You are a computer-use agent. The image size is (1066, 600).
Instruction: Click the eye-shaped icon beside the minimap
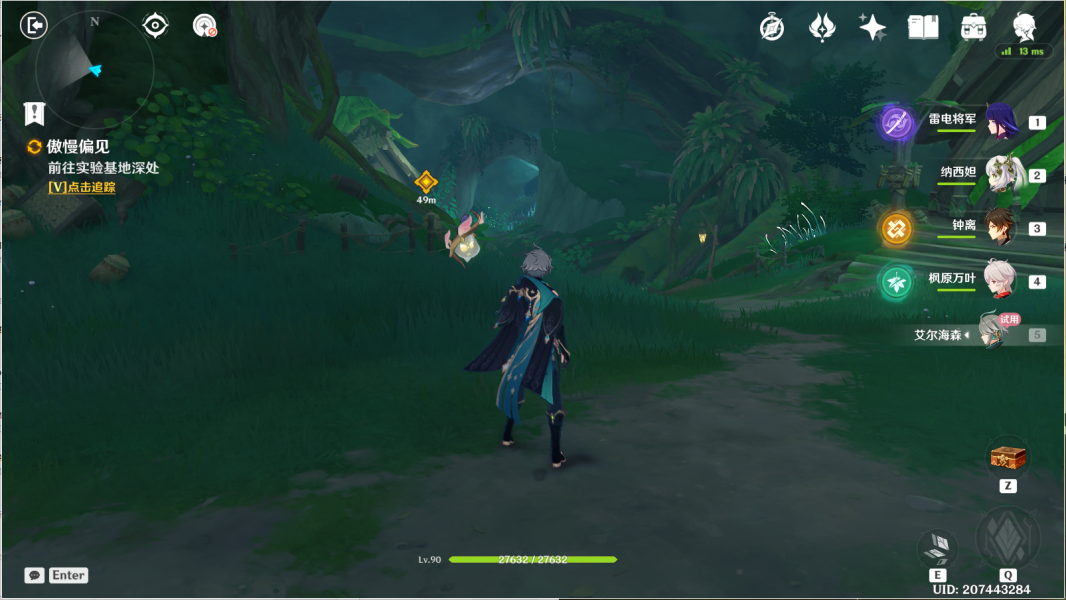155,25
